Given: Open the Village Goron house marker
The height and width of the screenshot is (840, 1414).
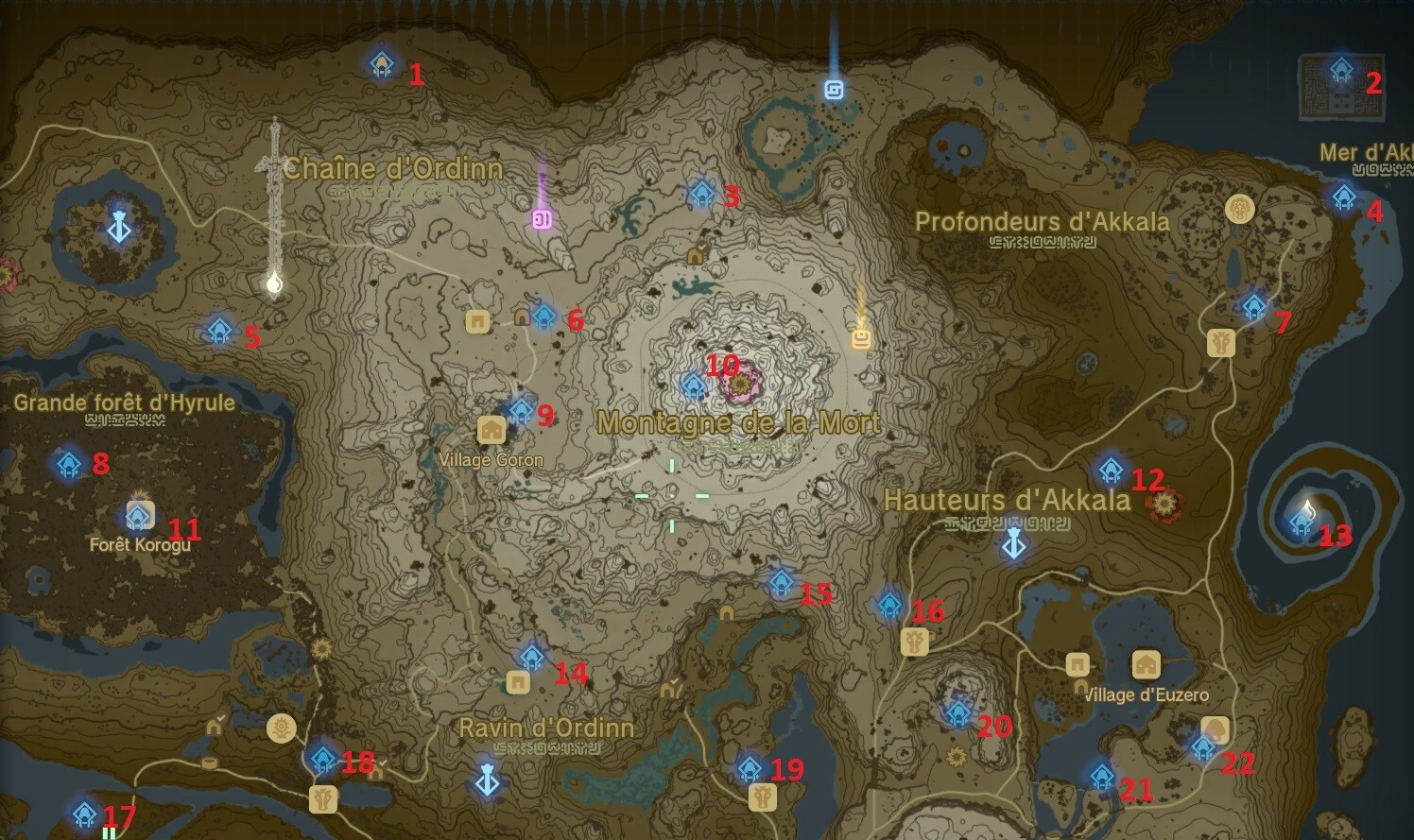Looking at the screenshot, I should [x=491, y=429].
